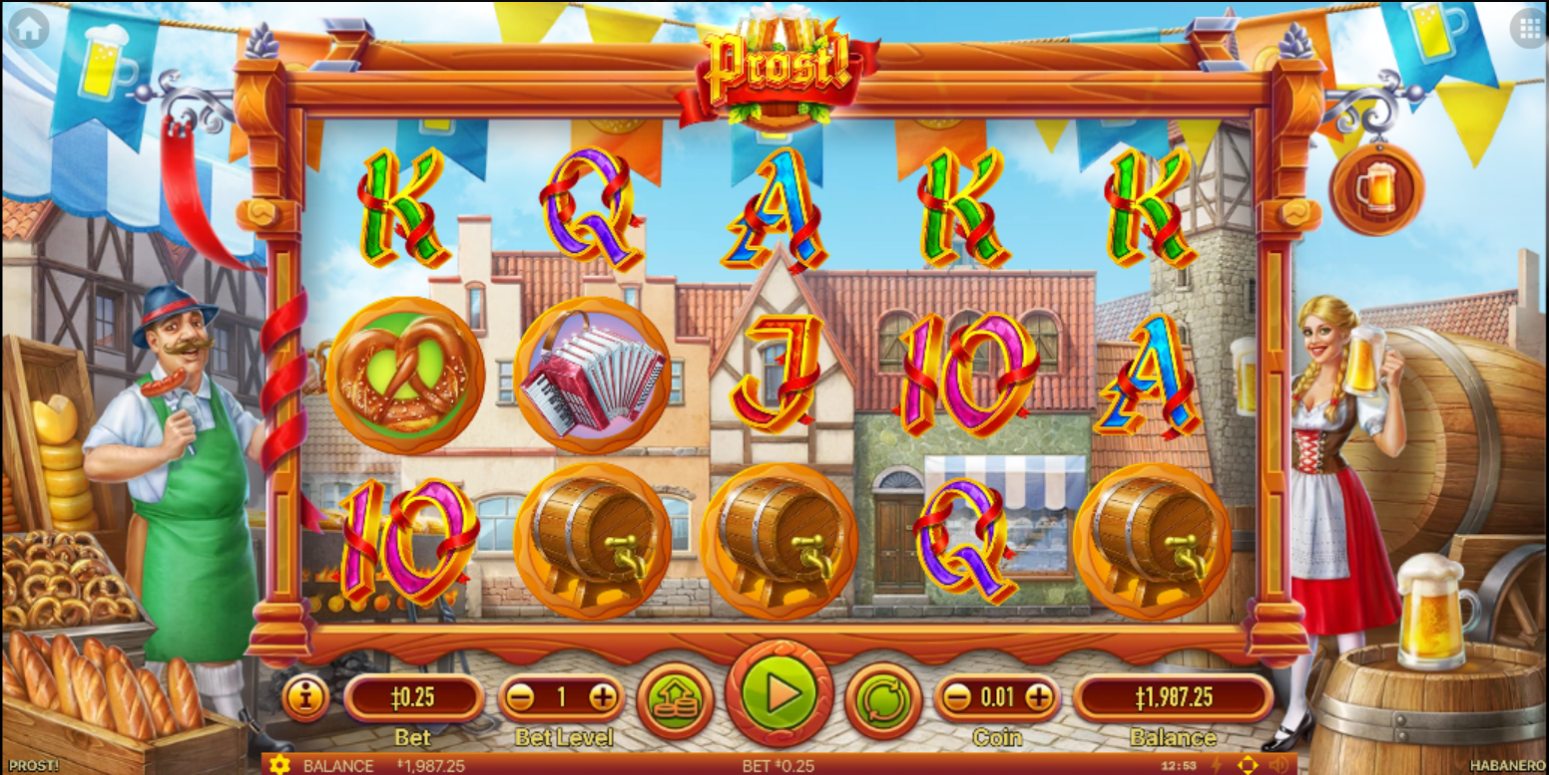
Task: Decrease the Bet Level with minus
Action: [519, 698]
